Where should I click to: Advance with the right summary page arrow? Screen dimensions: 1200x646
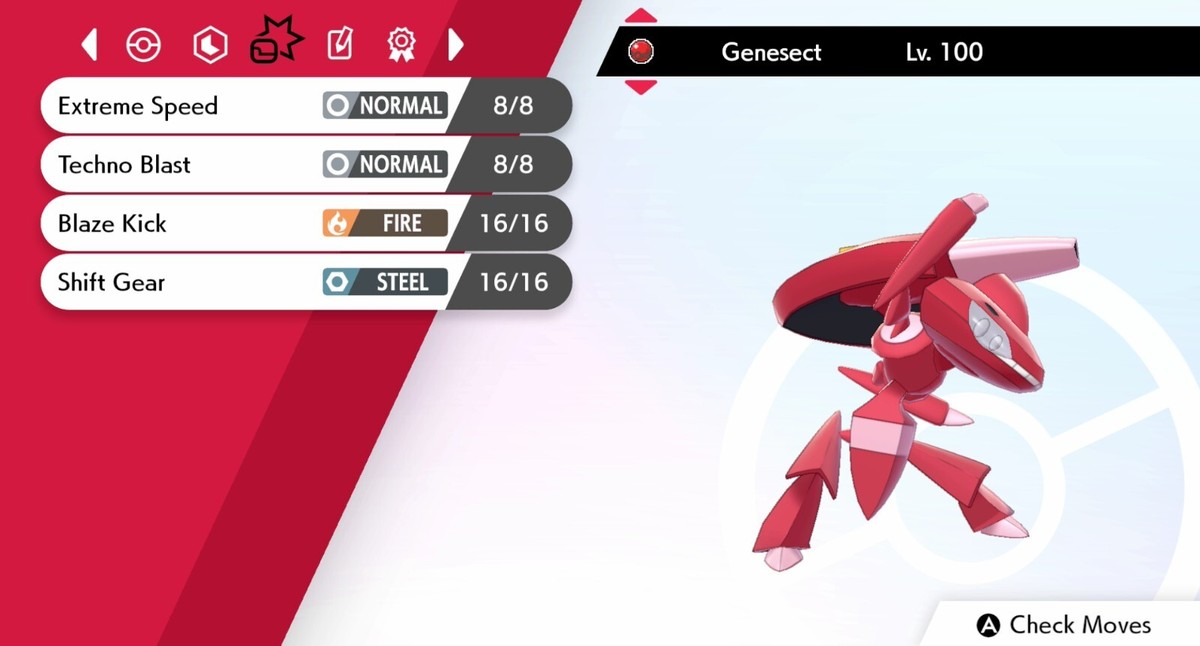coord(456,44)
